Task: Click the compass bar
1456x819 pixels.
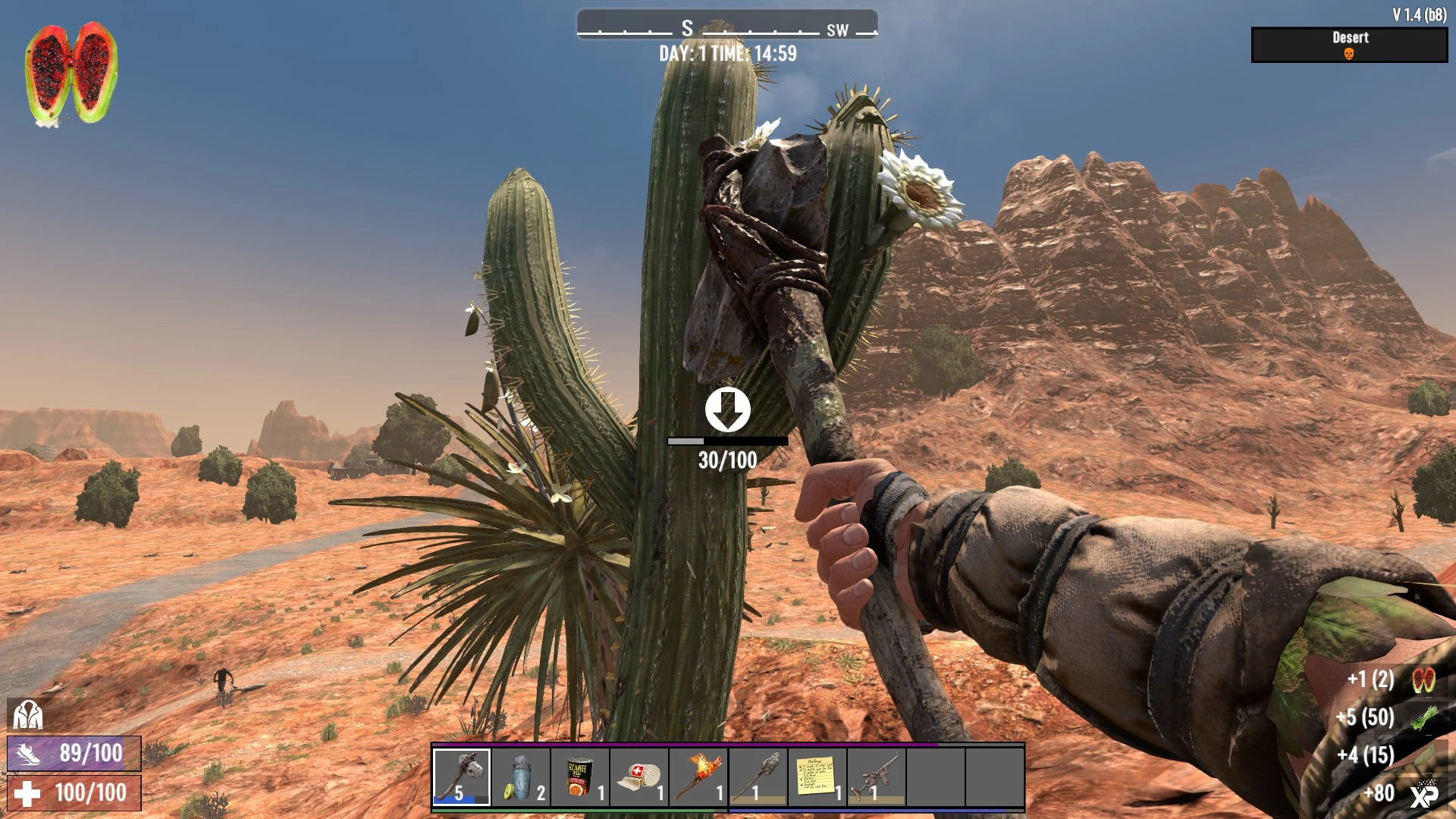Action: point(727,26)
